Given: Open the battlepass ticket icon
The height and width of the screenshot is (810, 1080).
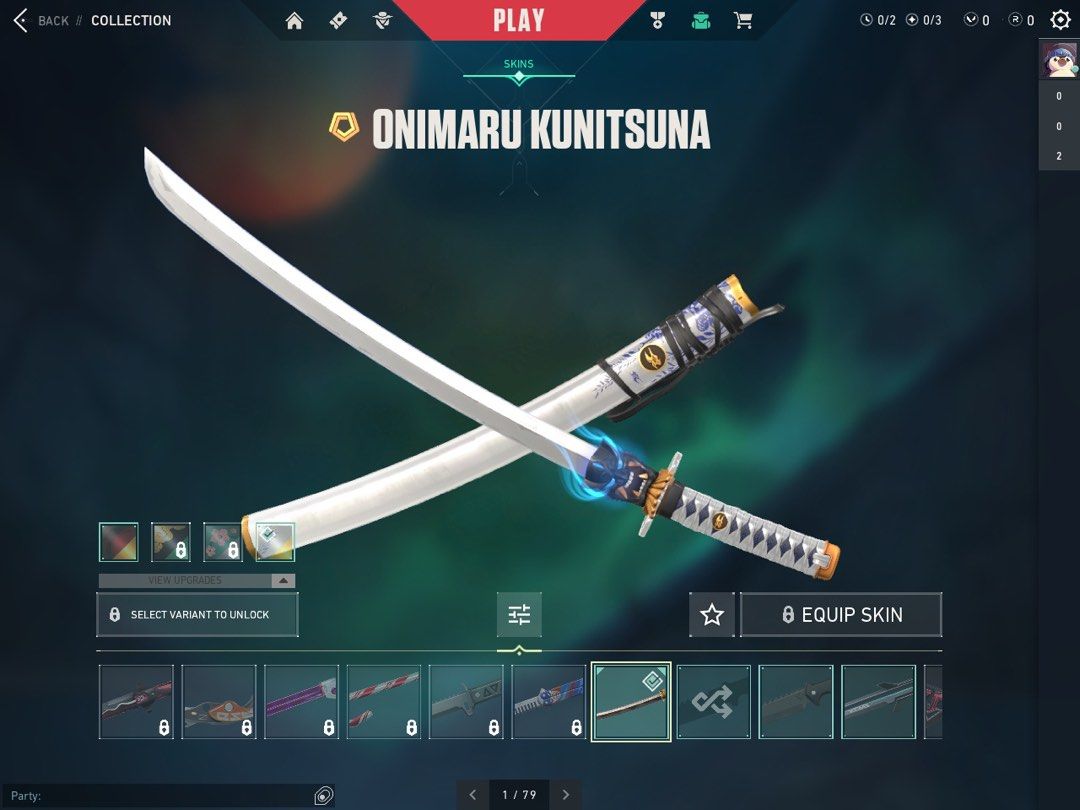Looking at the screenshot, I should pos(338,21).
